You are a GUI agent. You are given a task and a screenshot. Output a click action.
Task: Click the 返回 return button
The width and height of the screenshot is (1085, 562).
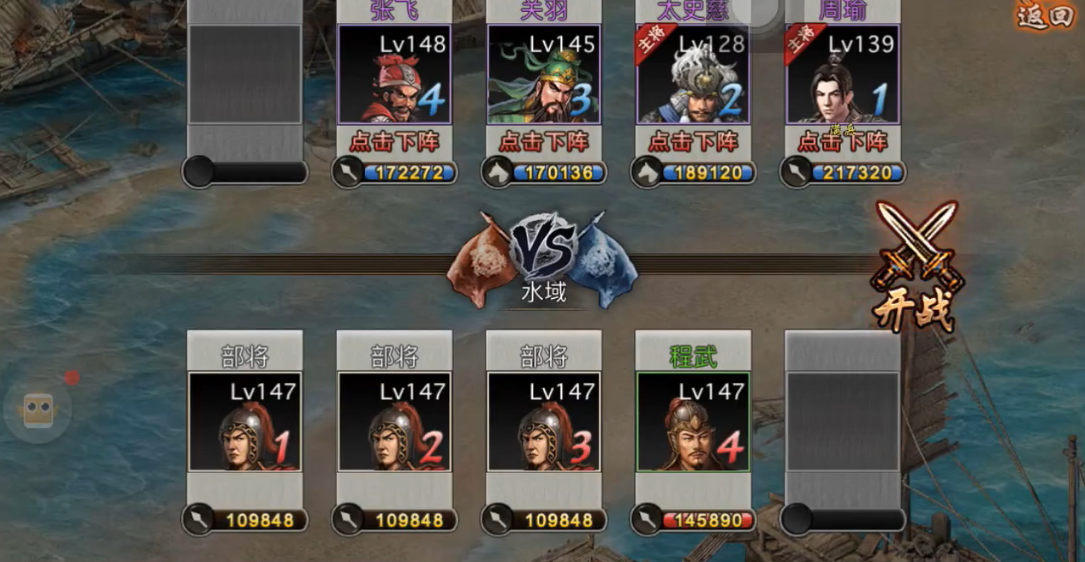tap(1045, 16)
